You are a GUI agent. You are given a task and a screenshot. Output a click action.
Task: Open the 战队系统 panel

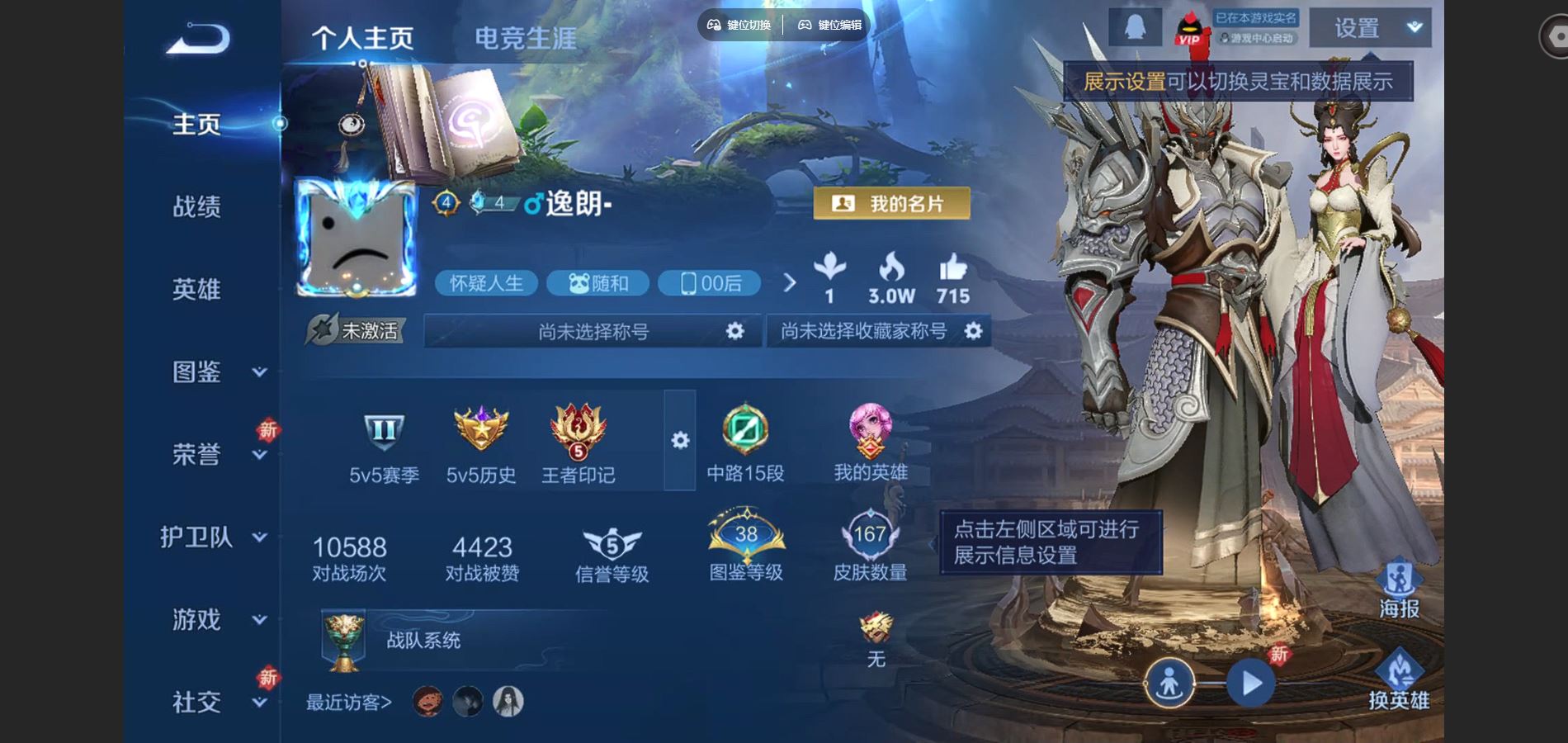tap(423, 640)
